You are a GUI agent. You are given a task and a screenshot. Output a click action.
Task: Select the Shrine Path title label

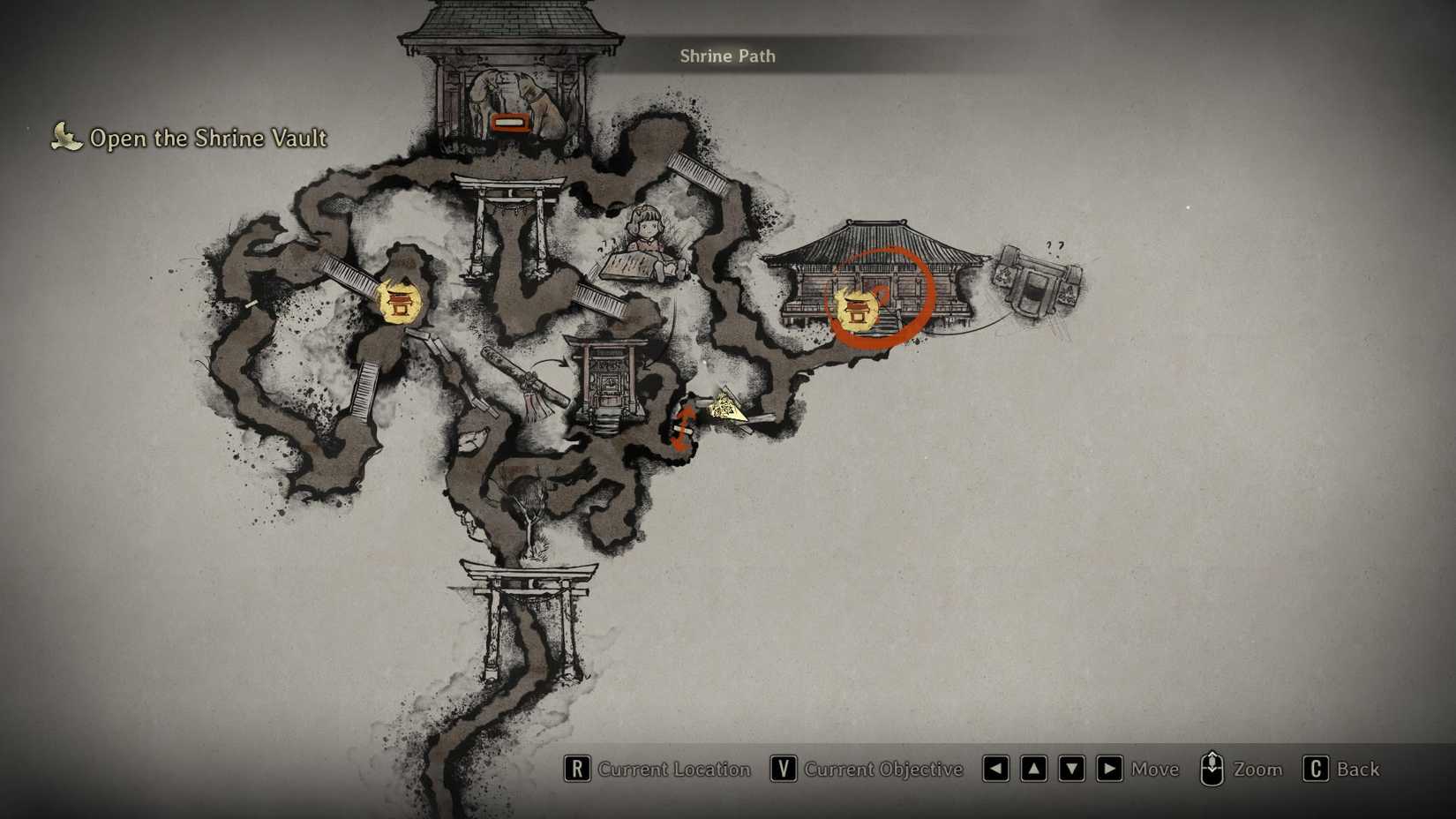(727, 56)
